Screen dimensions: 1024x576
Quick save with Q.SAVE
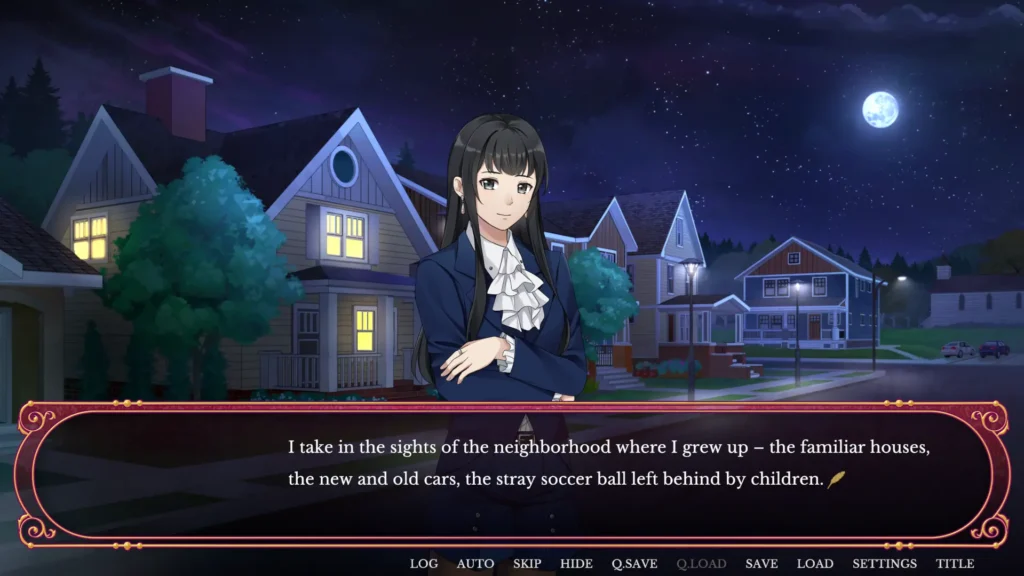pyautogui.click(x=634, y=564)
